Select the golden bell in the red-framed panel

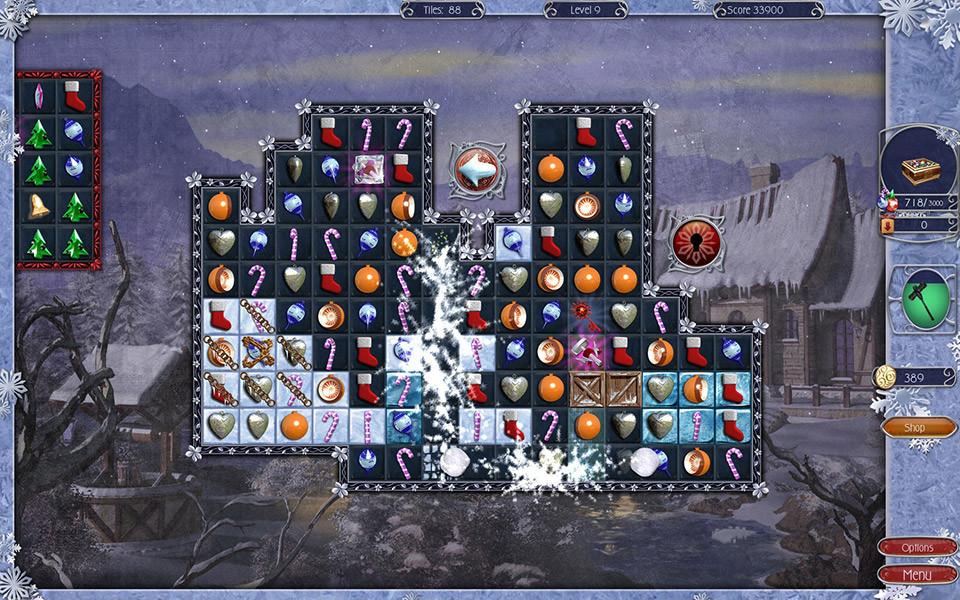coord(38,207)
